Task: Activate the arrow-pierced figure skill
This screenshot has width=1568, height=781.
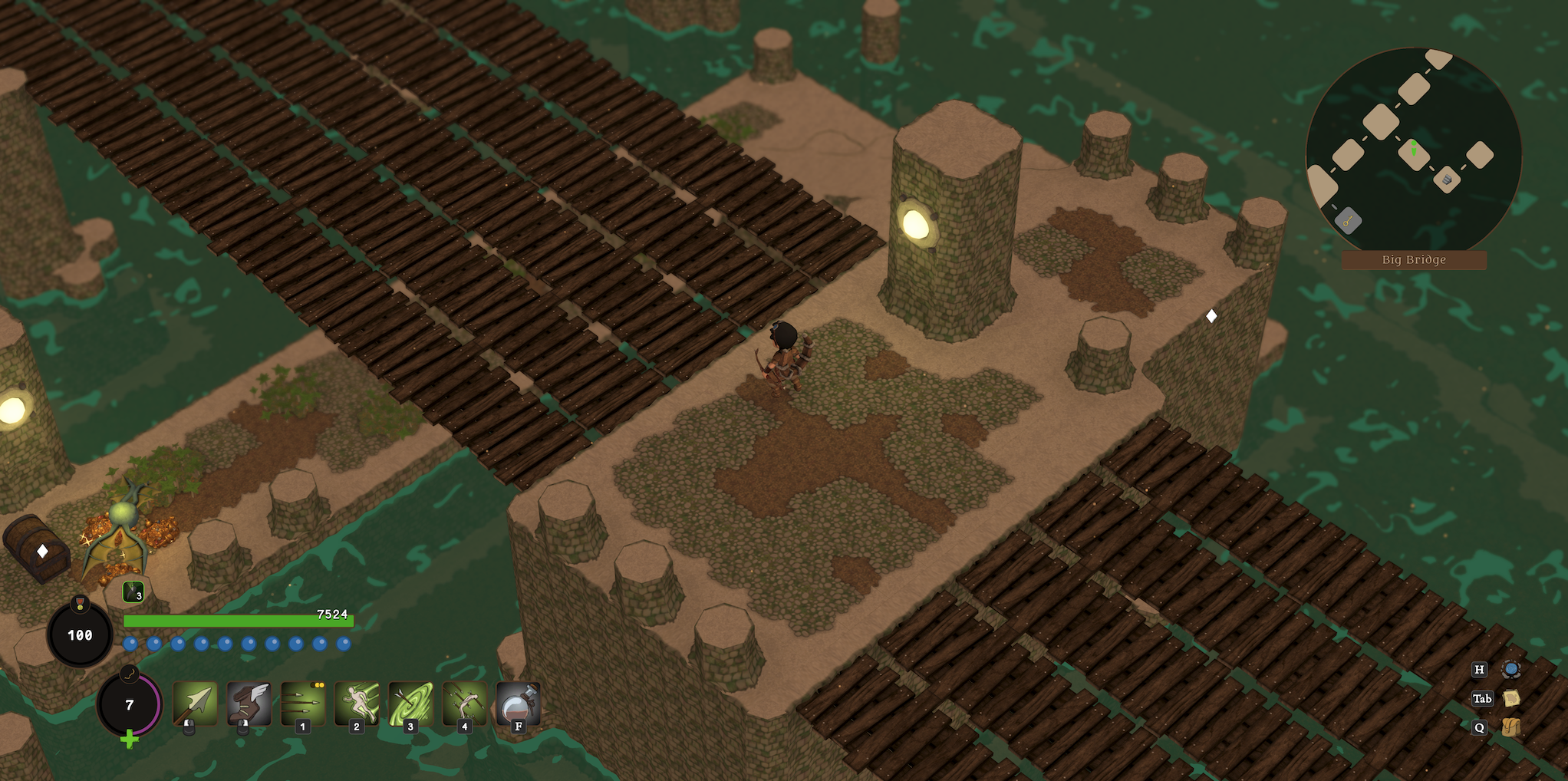Action: tap(464, 703)
